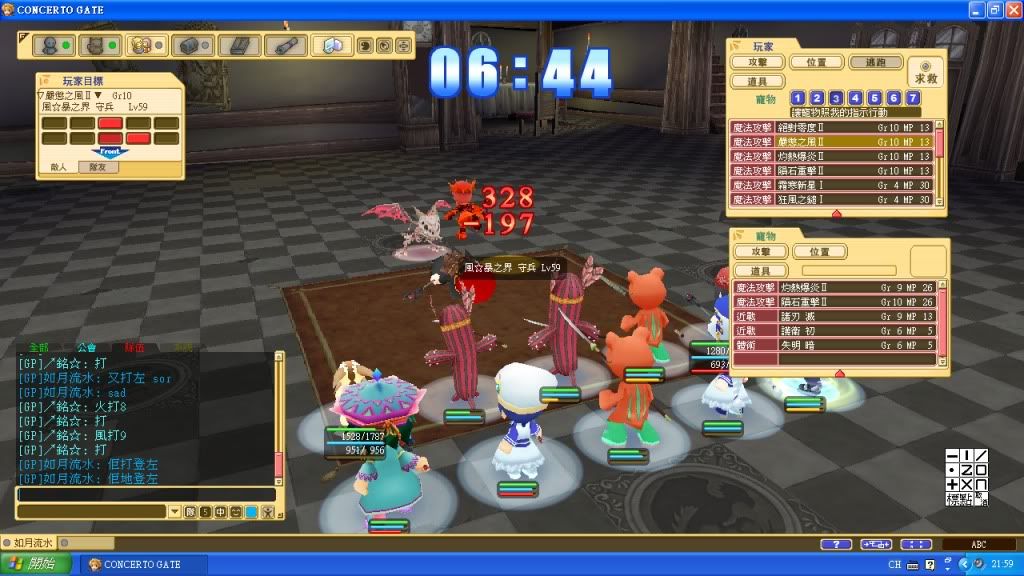The width and height of the screenshot is (1024, 576).
Task: Click the player 攻擊 (attack) button
Action: click(758, 62)
